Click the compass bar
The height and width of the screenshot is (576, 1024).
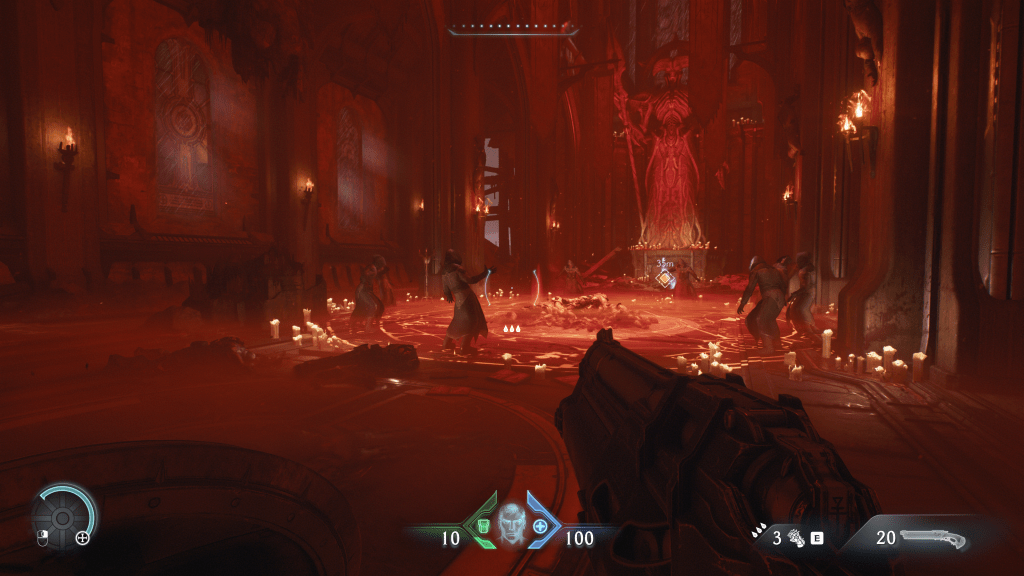[513, 29]
